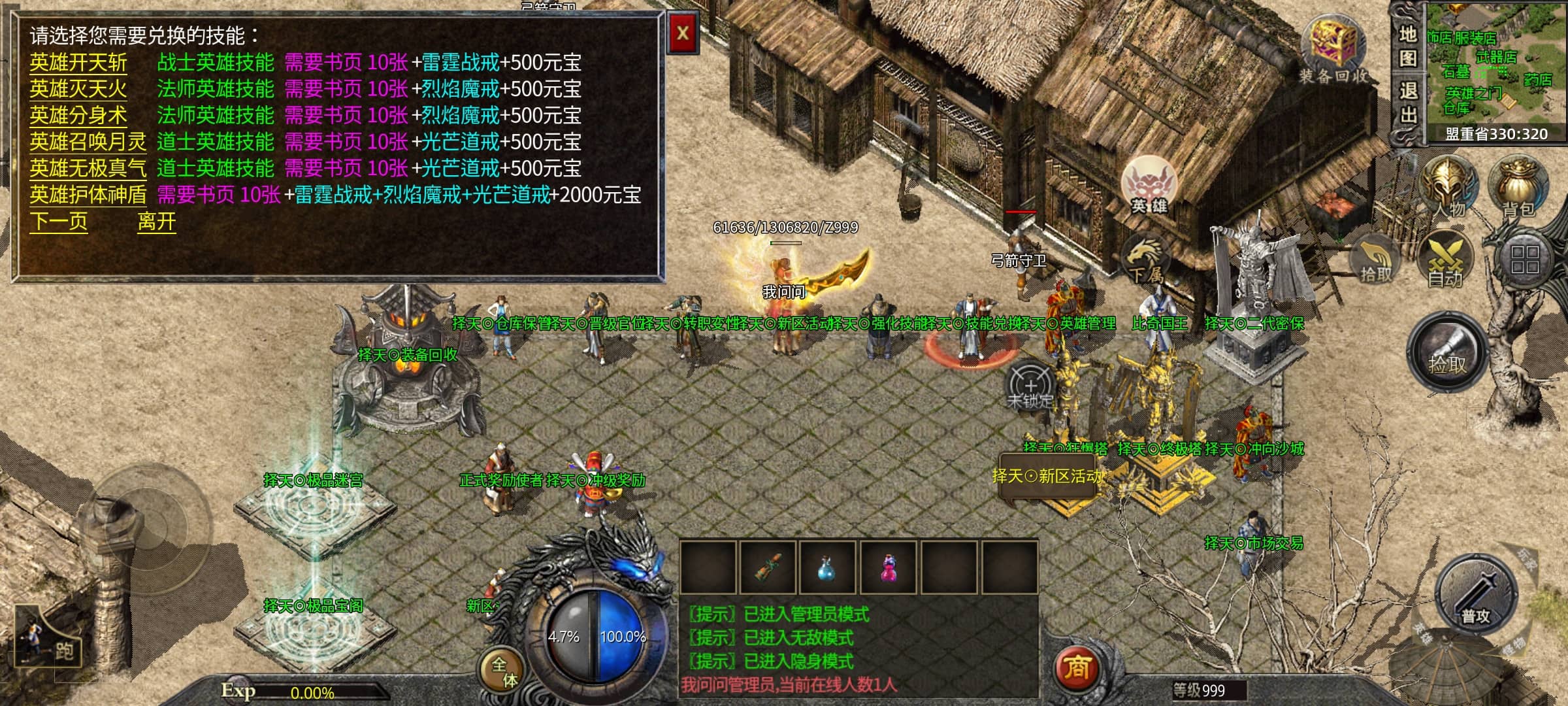Open the 地图 map button

point(1408,46)
